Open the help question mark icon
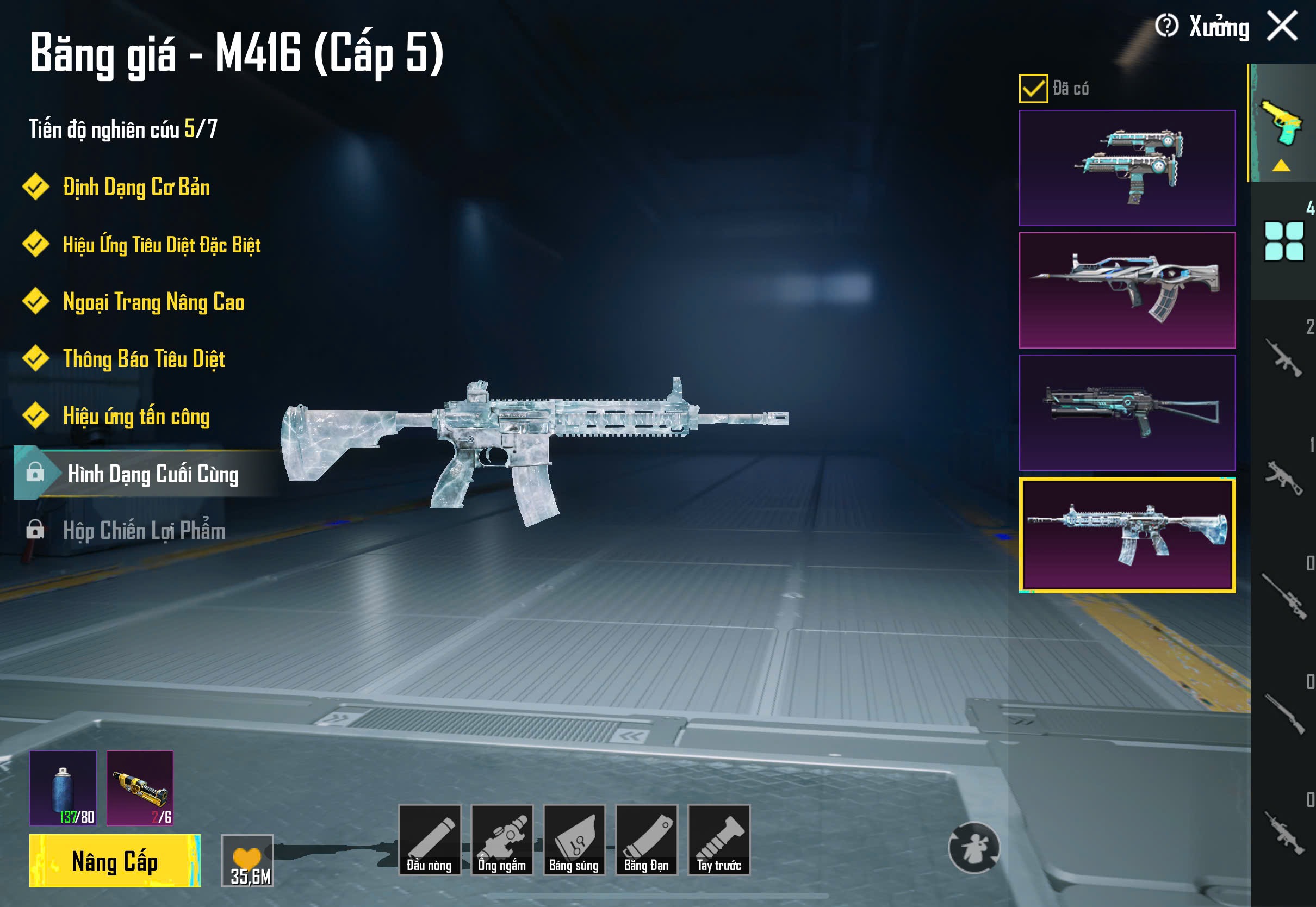Viewport: 1316px width, 907px height. (x=1166, y=26)
